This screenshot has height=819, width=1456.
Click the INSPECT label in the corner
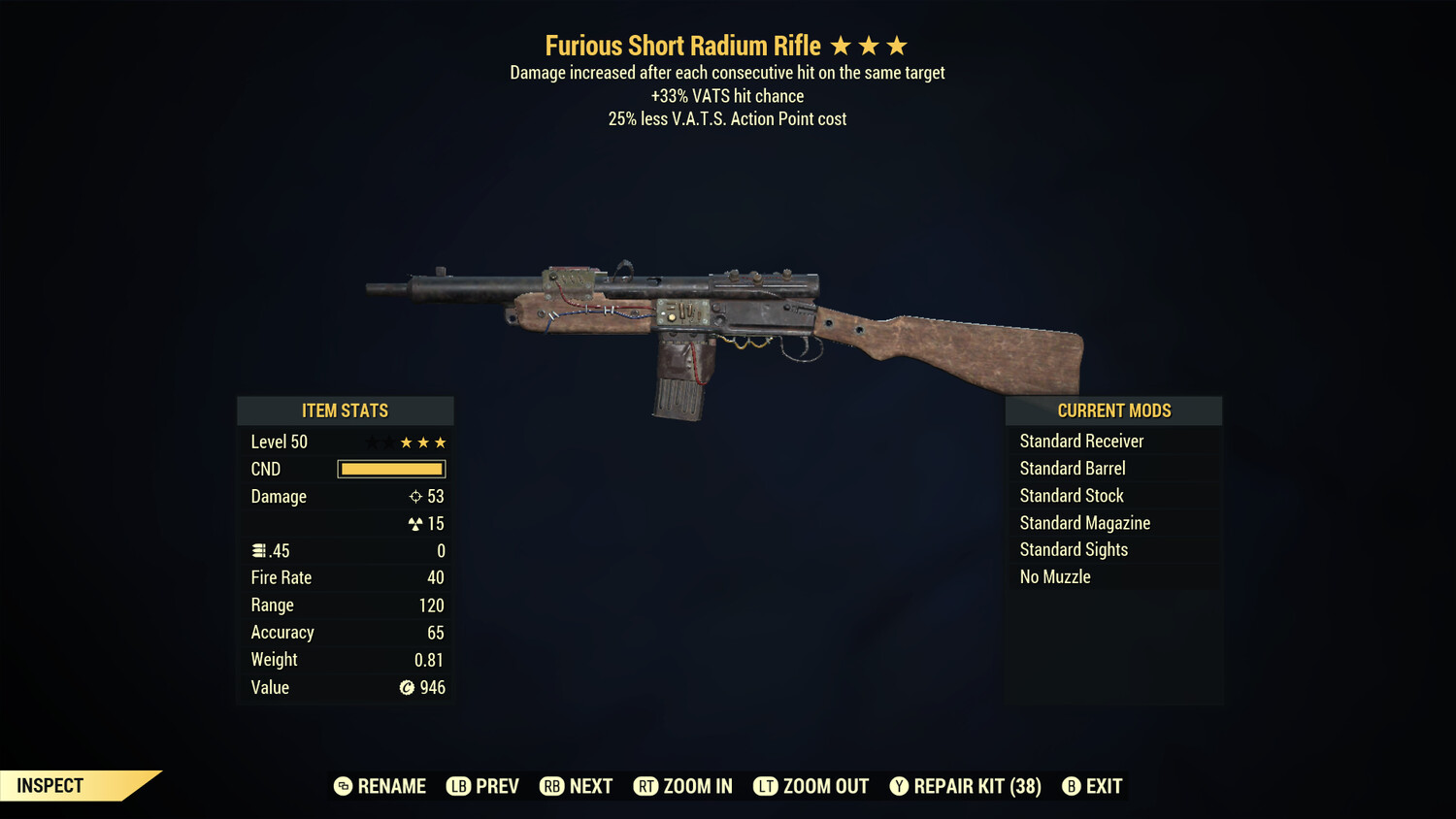pos(50,785)
